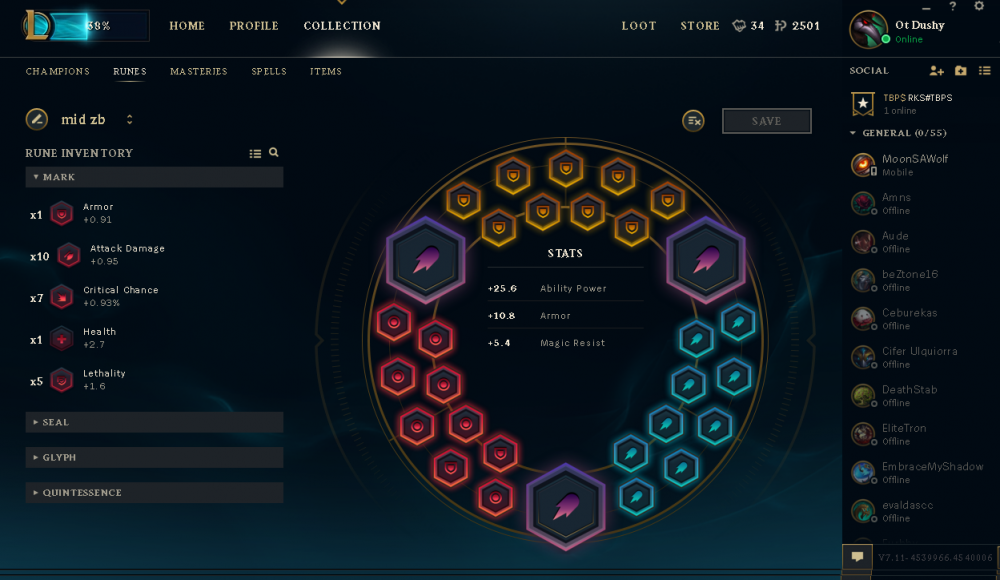Expand the Quintessence rune category

click(x=154, y=492)
